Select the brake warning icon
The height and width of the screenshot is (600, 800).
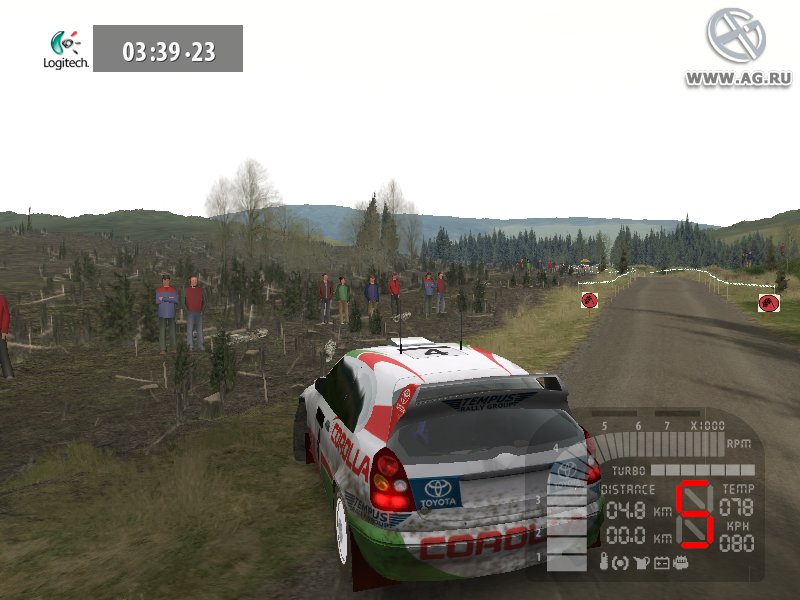(x=620, y=563)
